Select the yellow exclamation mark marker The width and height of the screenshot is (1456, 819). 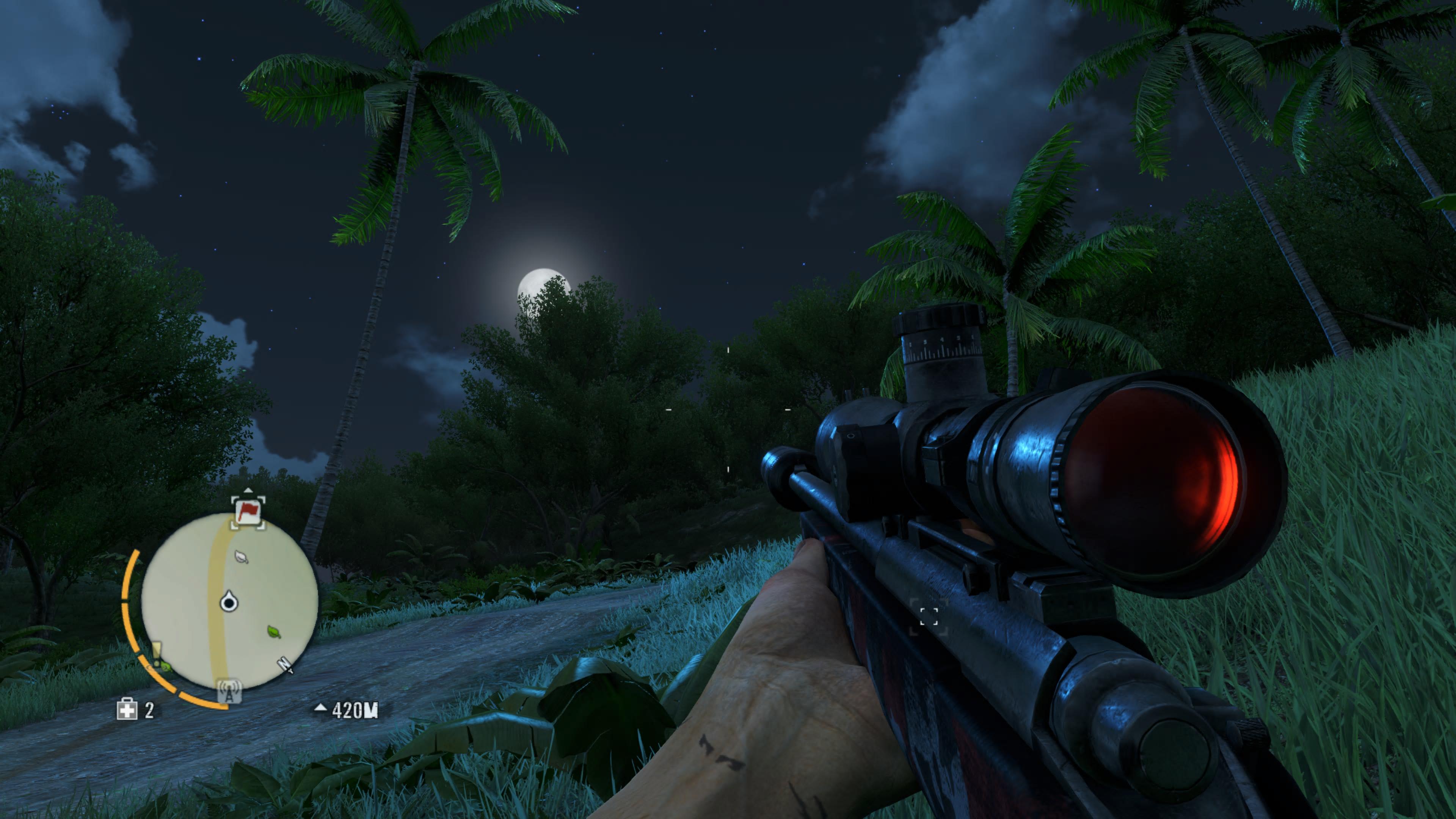[x=157, y=654]
